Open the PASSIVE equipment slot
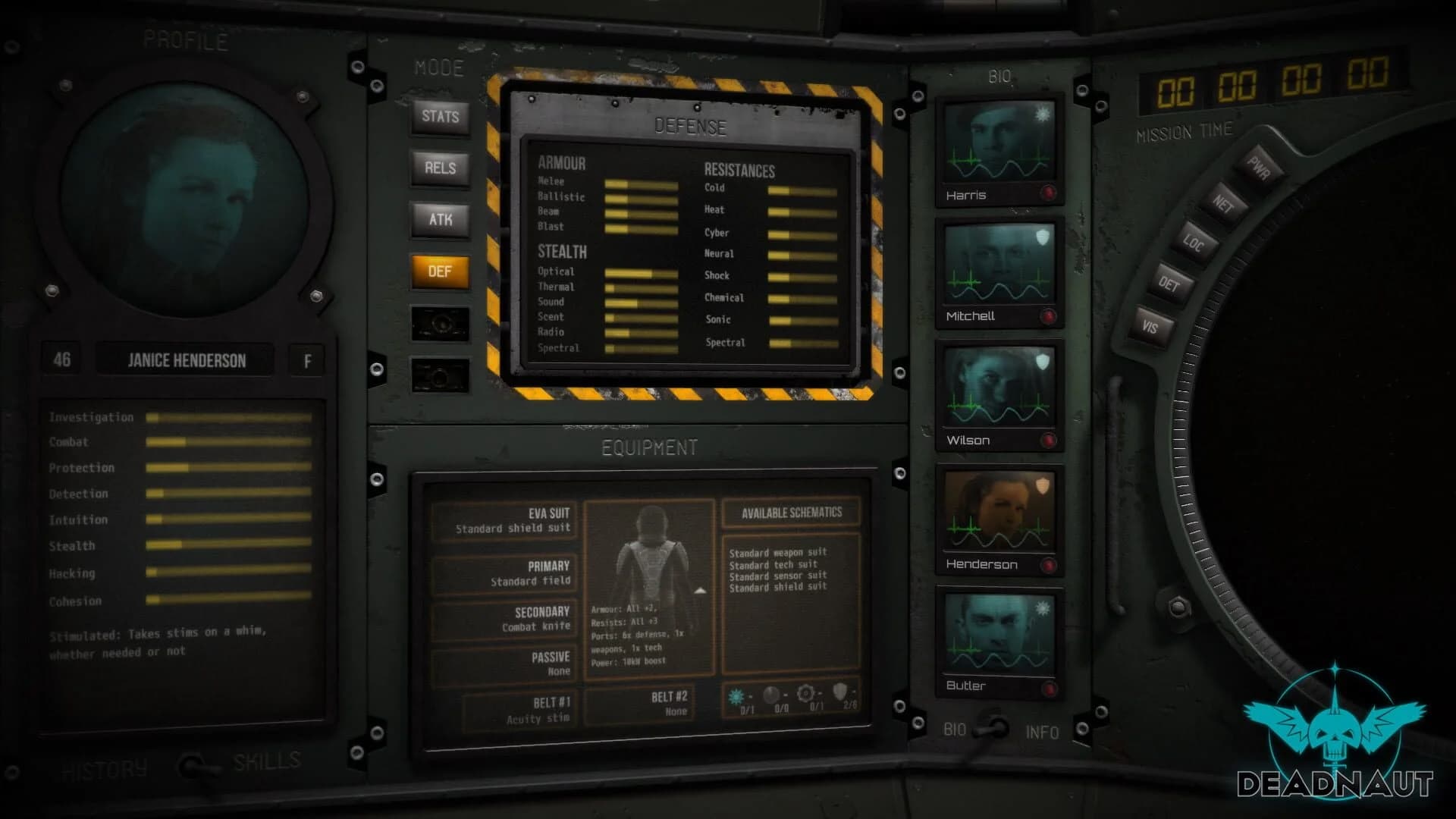 tap(503, 663)
